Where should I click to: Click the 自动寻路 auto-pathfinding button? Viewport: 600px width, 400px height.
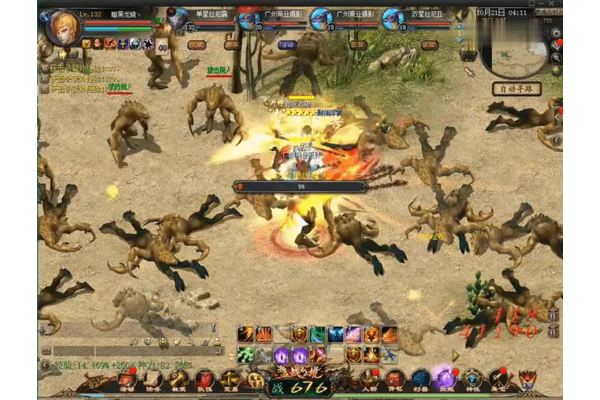point(516,88)
